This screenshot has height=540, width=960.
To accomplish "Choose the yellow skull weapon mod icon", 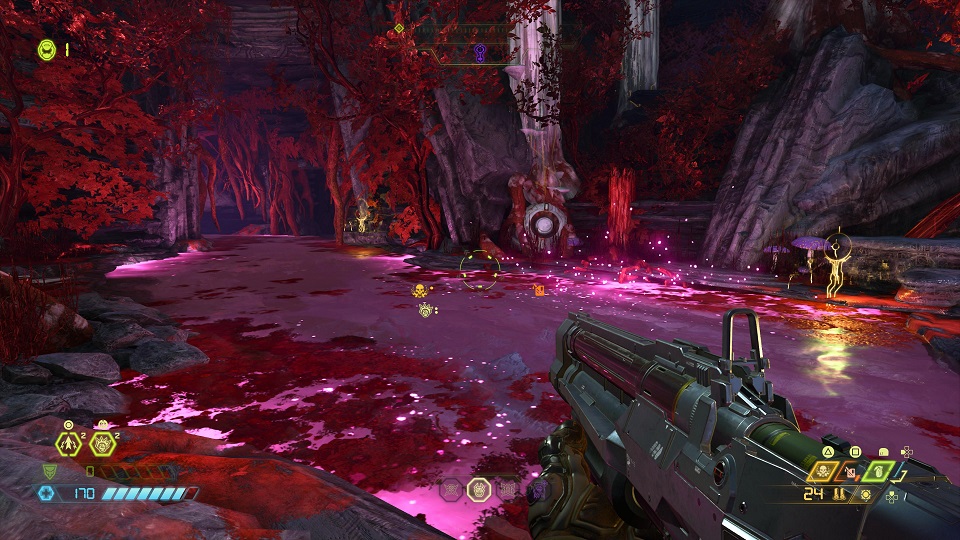I will [825, 471].
